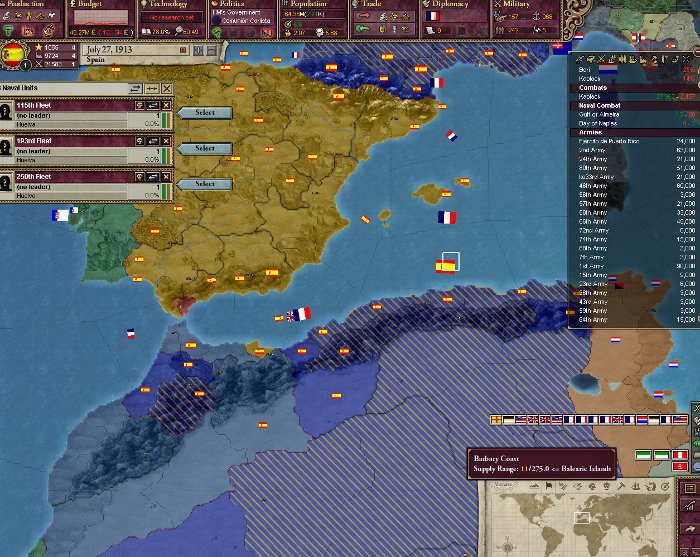The width and height of the screenshot is (700, 557).
Task: Select the 250th Fleet
Action: 204,184
